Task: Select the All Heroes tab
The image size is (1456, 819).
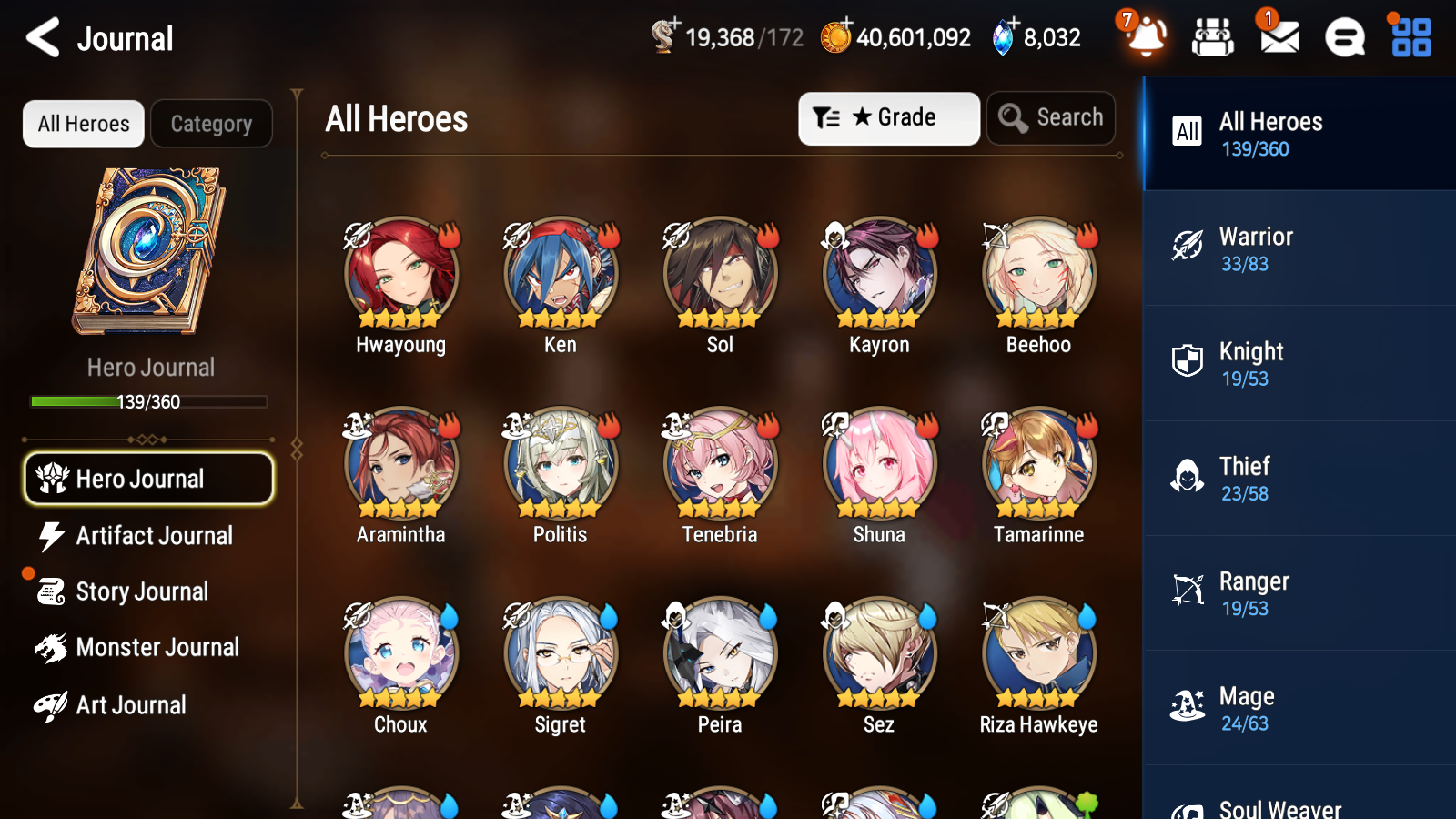Action: click(82, 124)
